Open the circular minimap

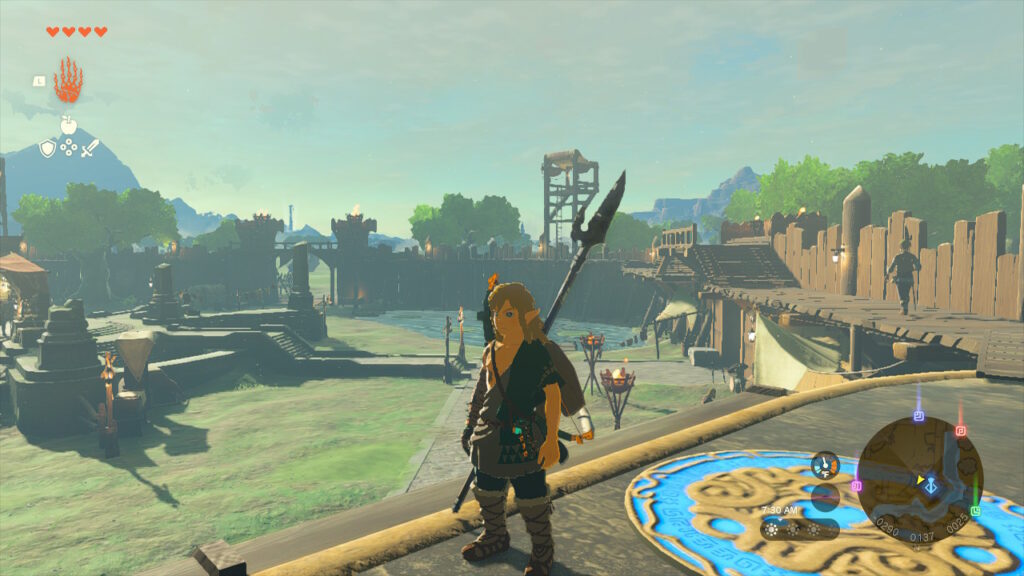919,480
